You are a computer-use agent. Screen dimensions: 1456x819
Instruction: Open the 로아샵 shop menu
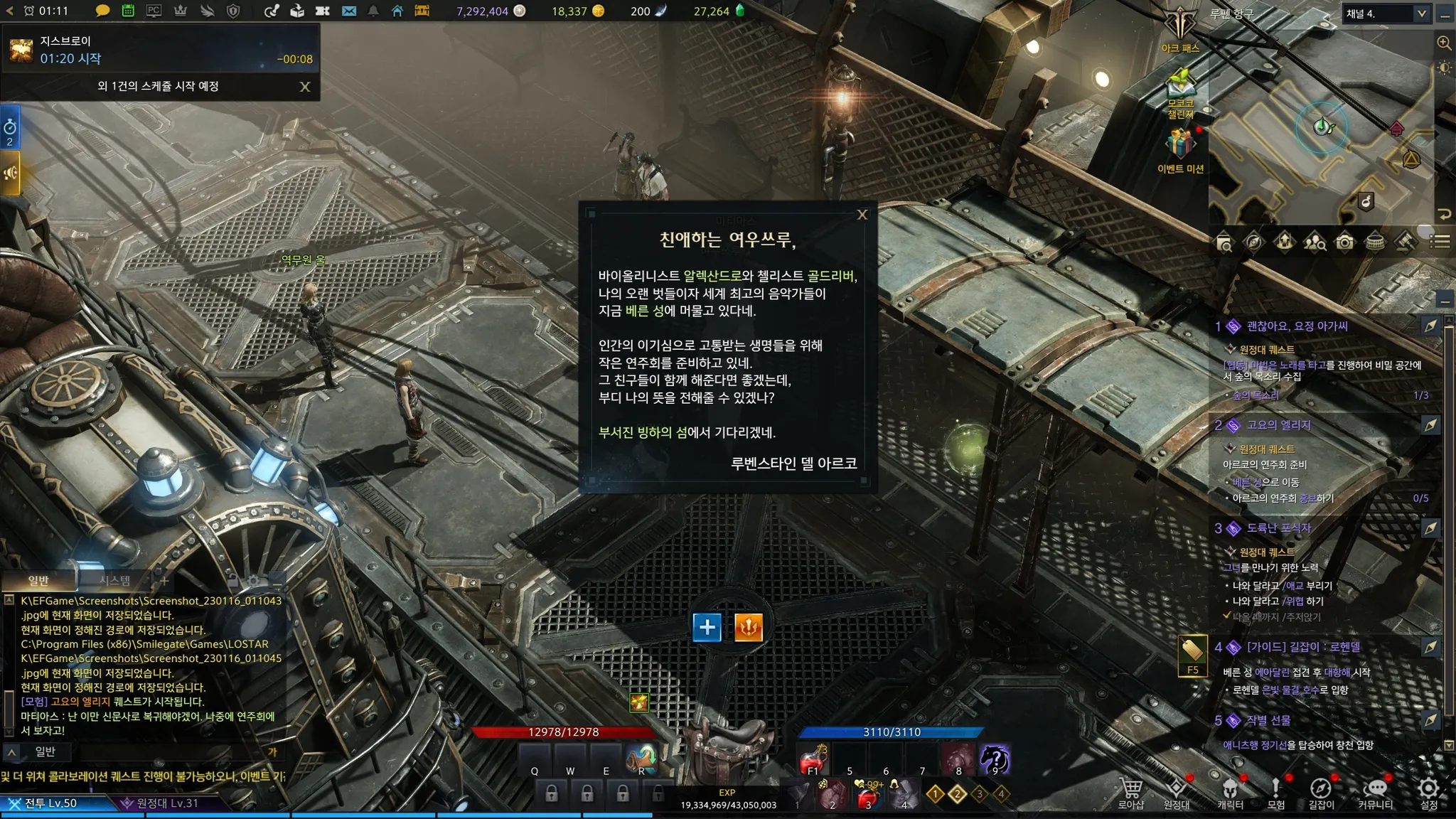(x=1130, y=793)
